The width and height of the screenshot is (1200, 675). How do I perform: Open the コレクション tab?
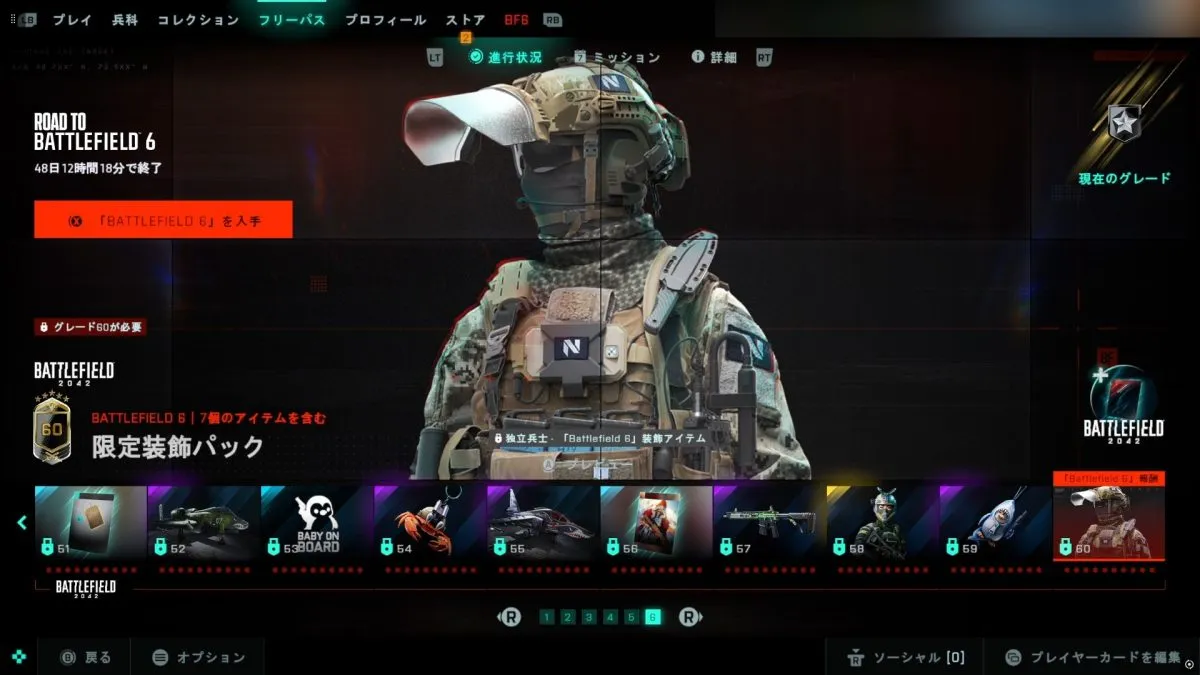click(x=198, y=20)
